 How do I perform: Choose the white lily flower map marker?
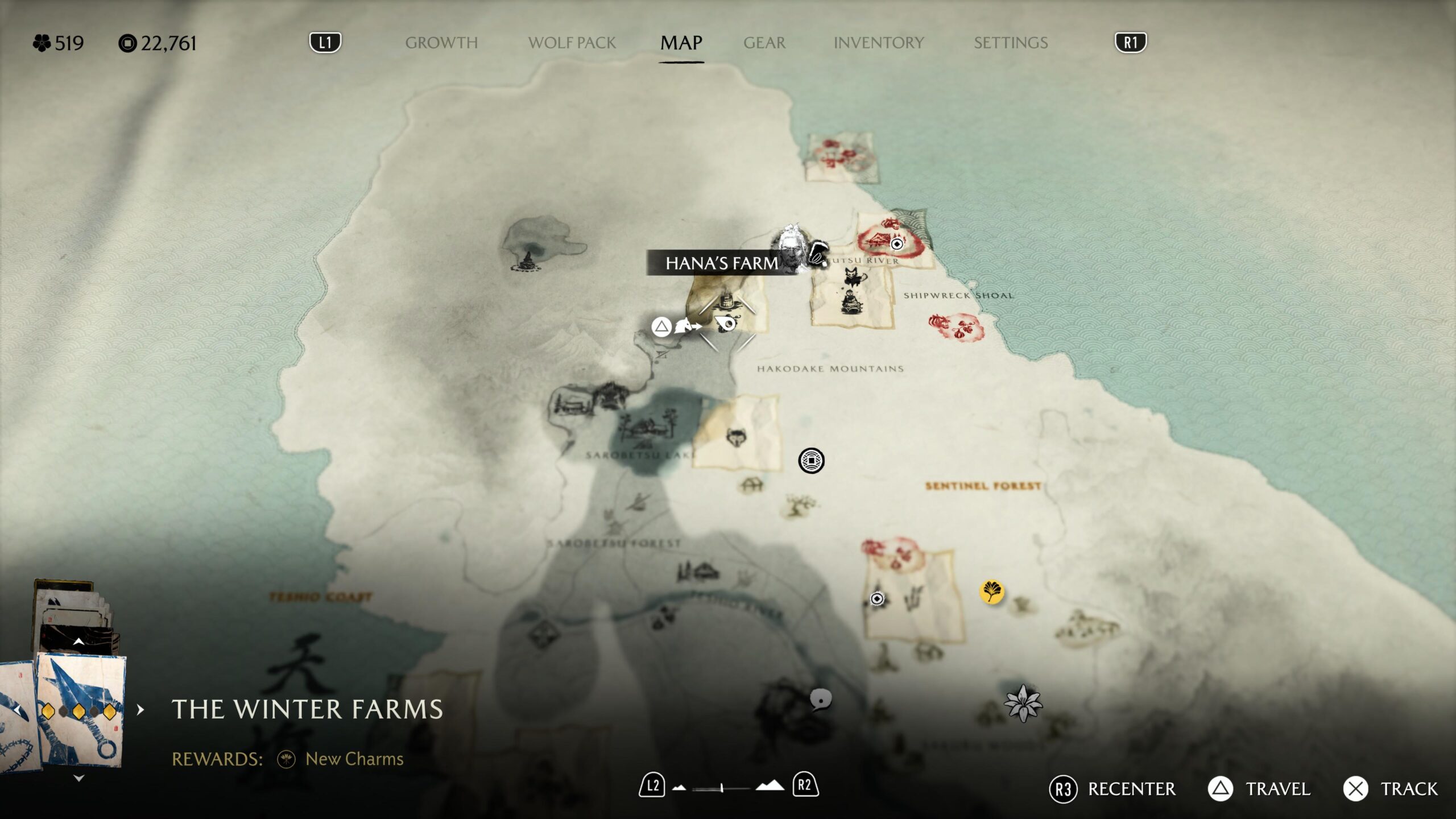1023,704
